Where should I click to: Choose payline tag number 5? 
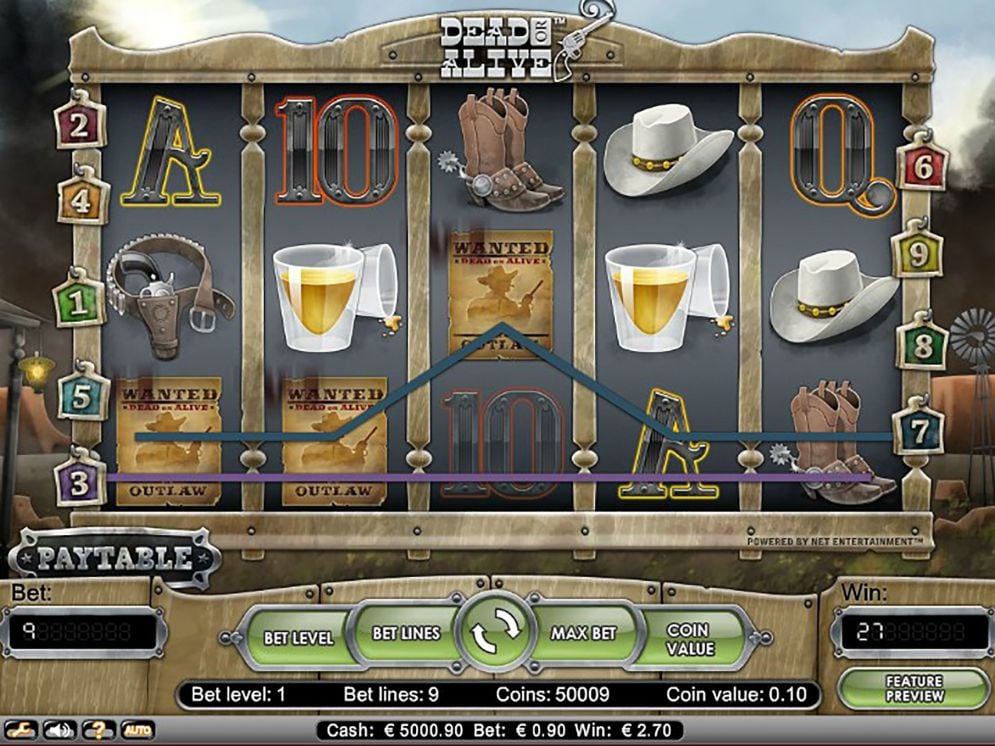click(x=84, y=396)
